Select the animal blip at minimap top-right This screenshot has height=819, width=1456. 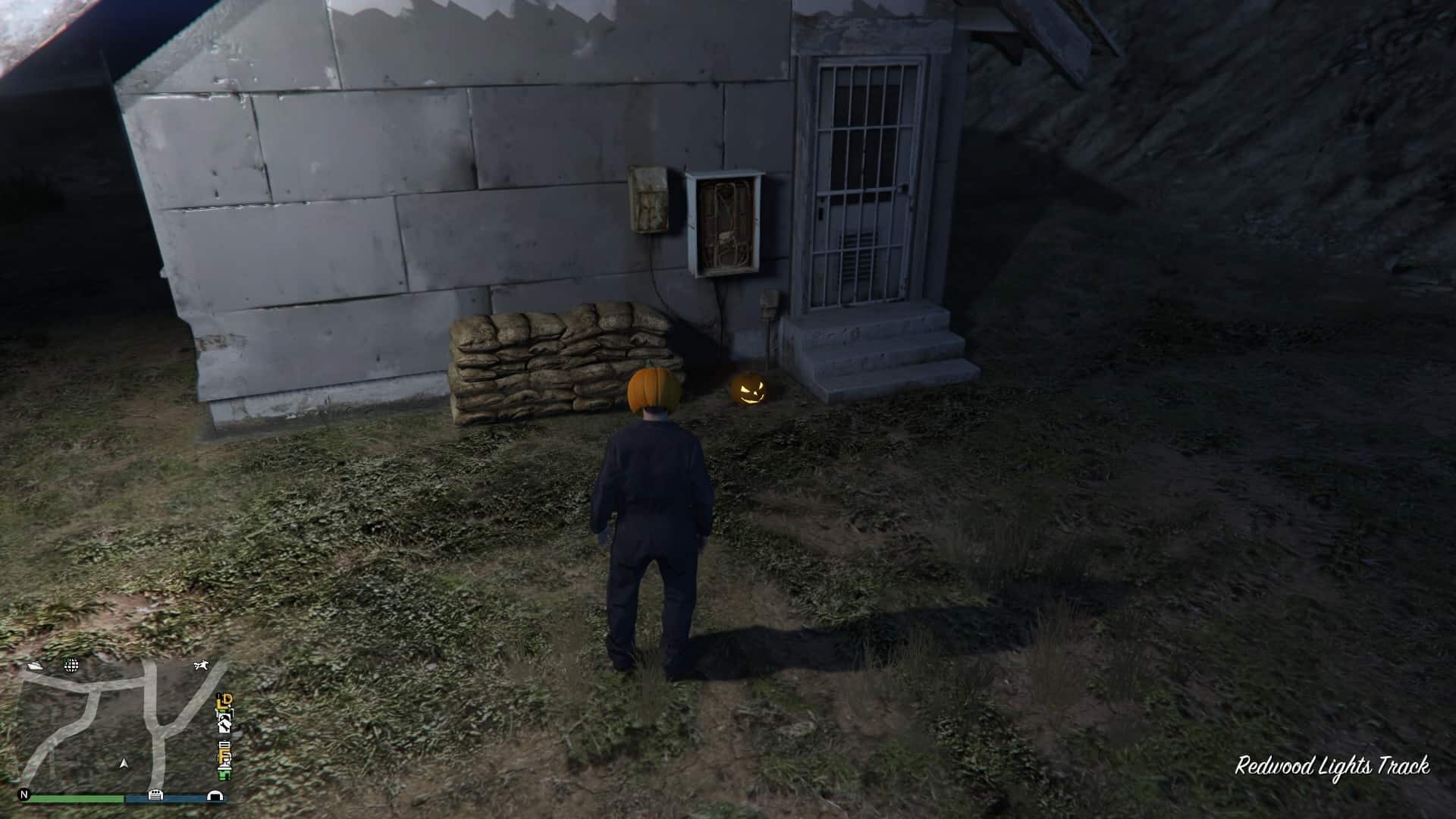point(201,665)
